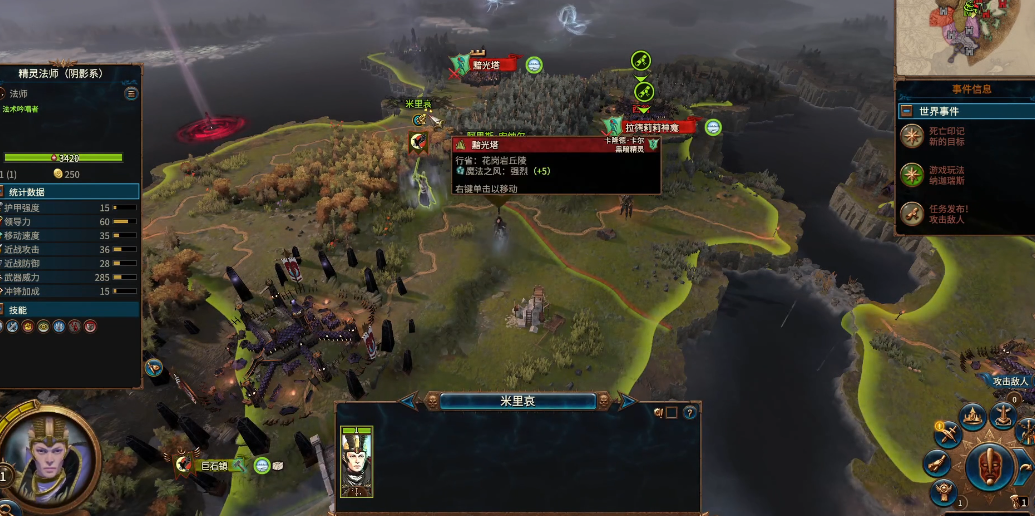Open the 任务发布 攻击敌人 mission entry
Viewport: 1035px width, 516px height.
(911, 214)
